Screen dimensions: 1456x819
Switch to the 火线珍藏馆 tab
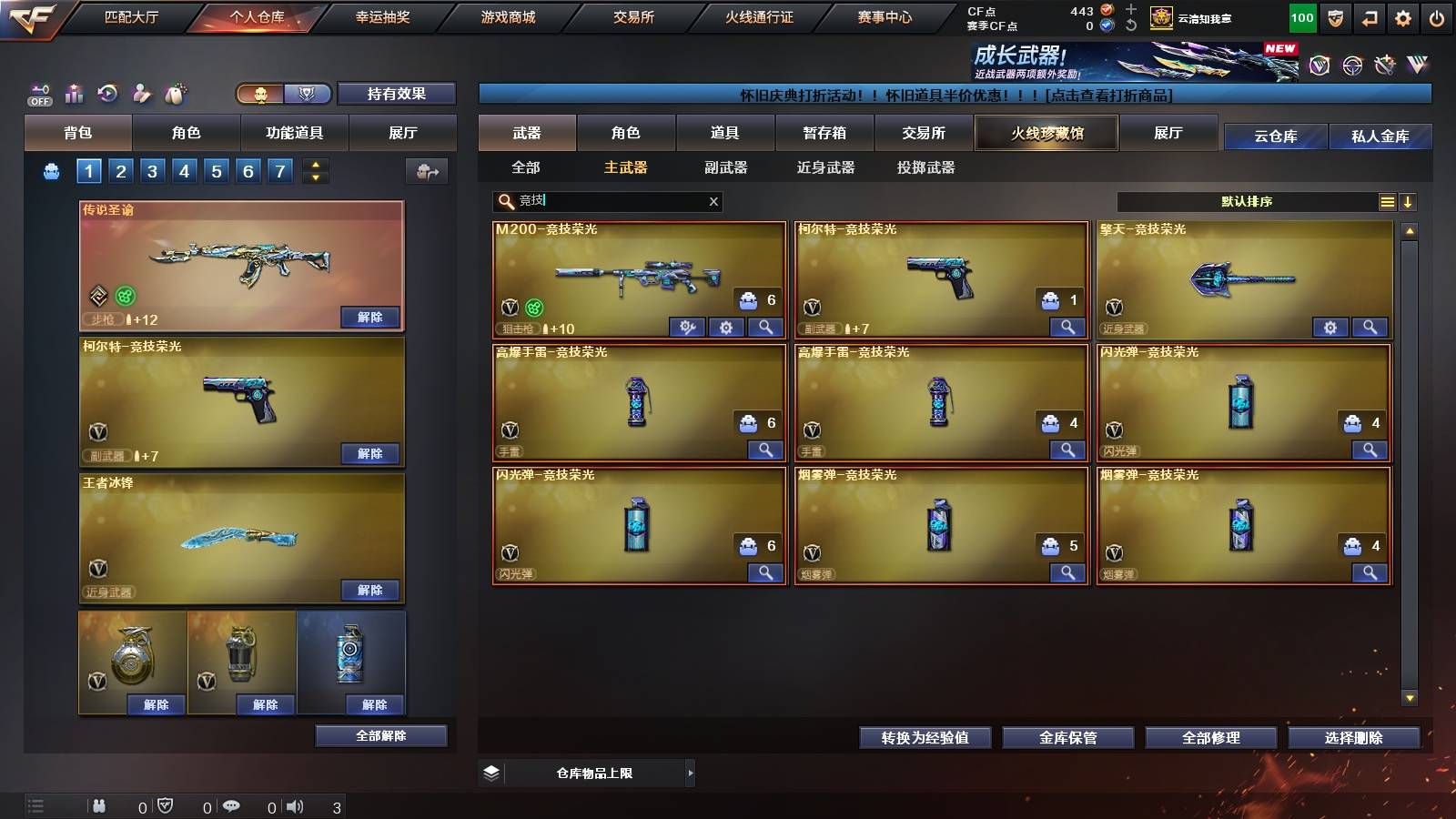pos(1046,133)
